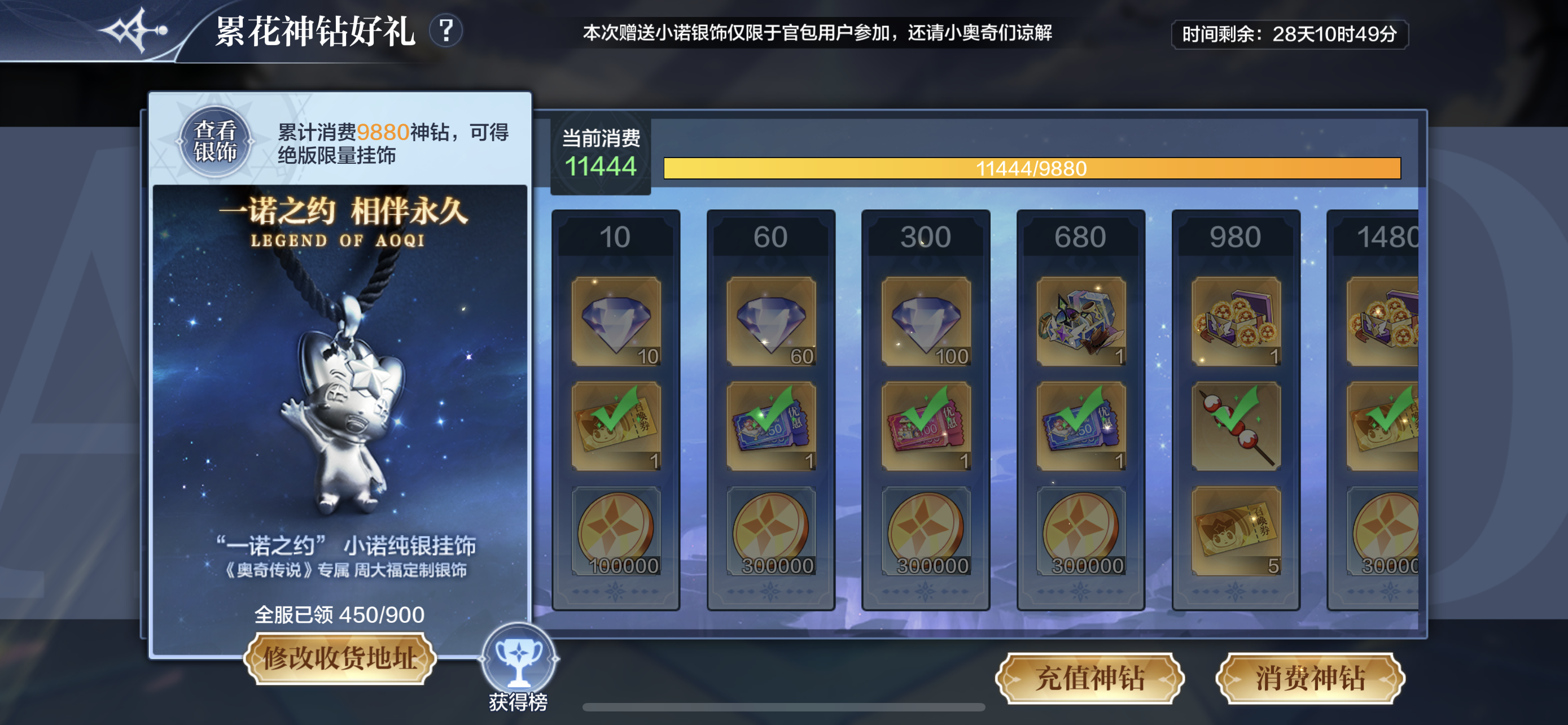Open the question mark help info
The height and width of the screenshot is (725, 1568).
pos(446,30)
